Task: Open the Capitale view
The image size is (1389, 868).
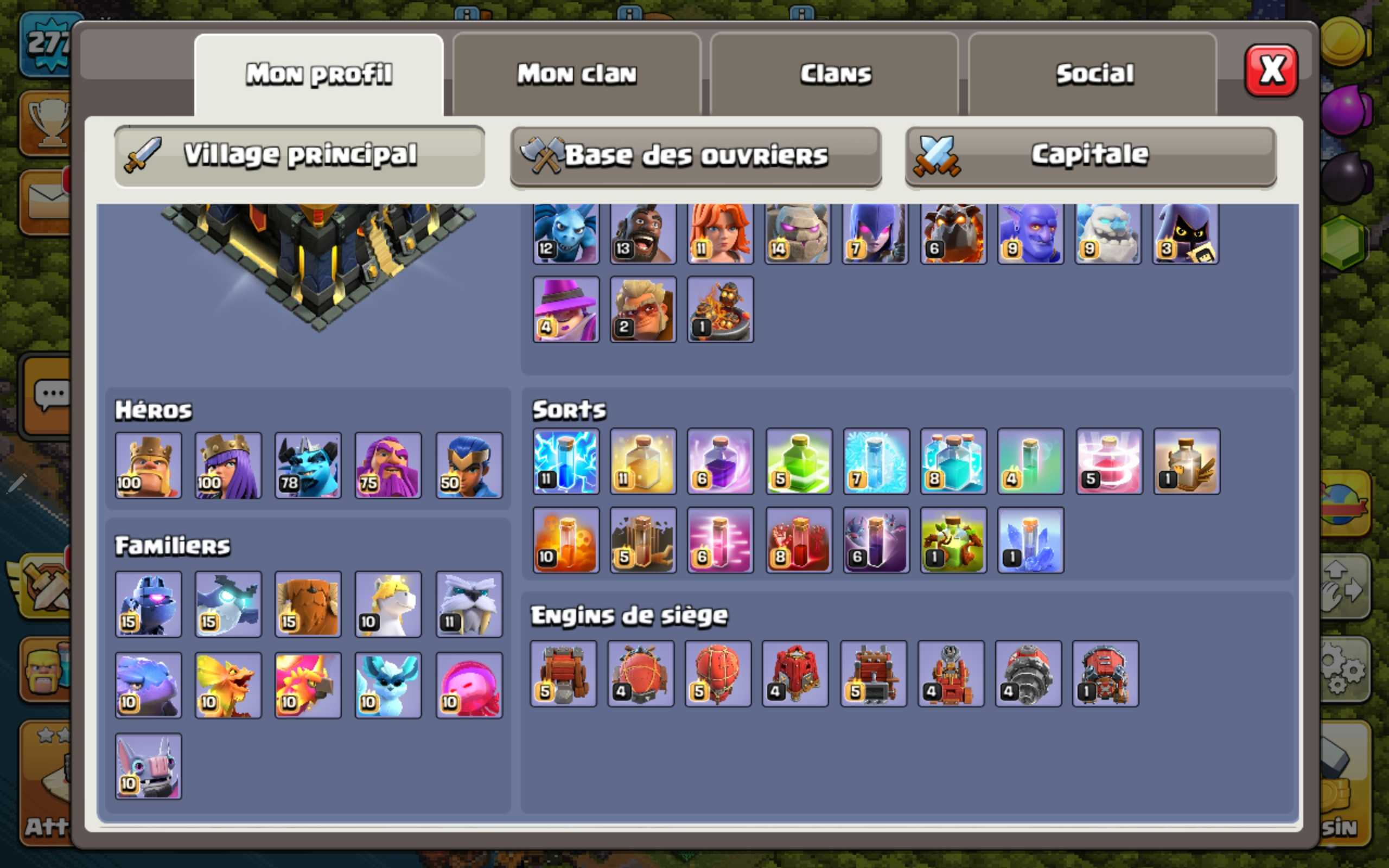Action: click(x=1088, y=154)
